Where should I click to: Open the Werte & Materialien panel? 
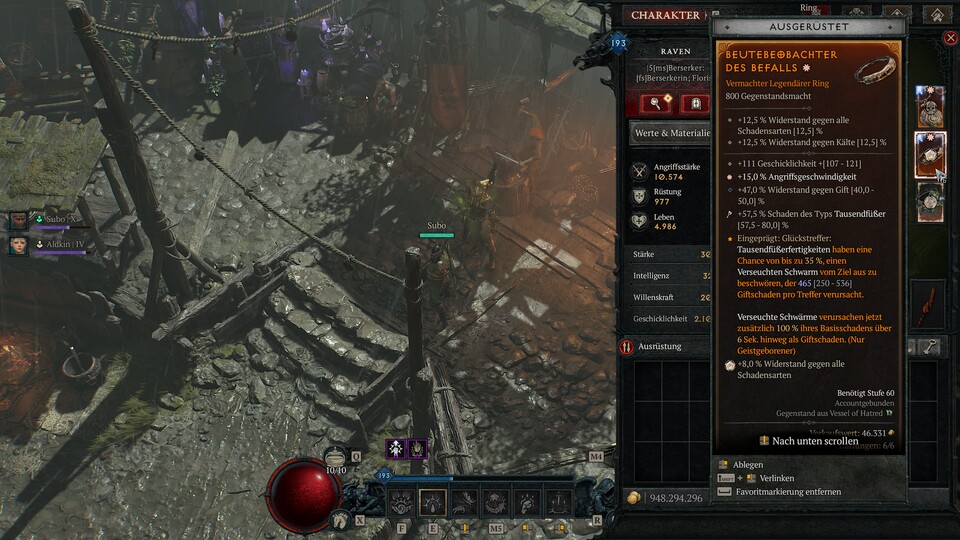670,132
